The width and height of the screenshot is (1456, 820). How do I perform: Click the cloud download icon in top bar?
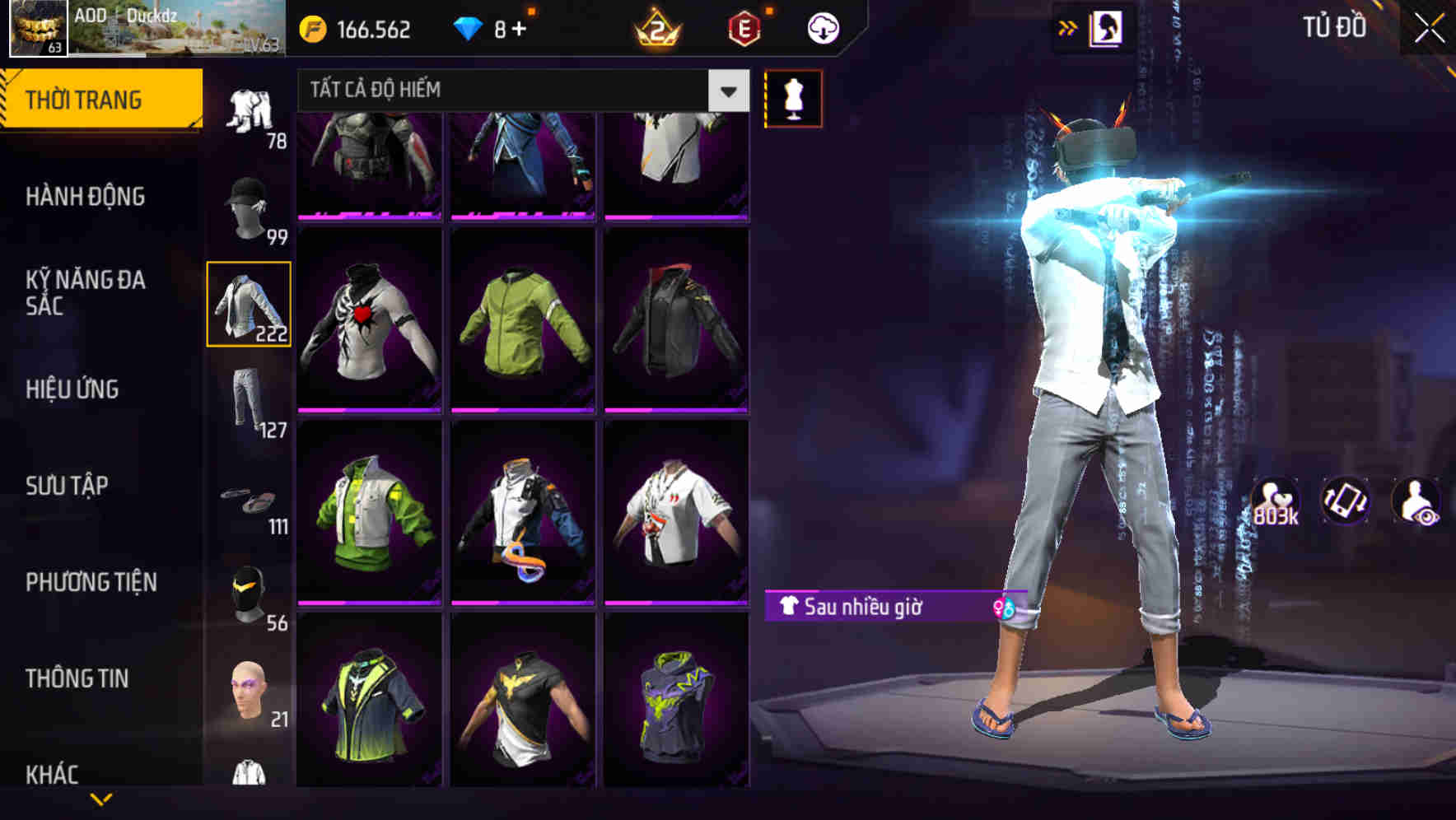click(821, 27)
